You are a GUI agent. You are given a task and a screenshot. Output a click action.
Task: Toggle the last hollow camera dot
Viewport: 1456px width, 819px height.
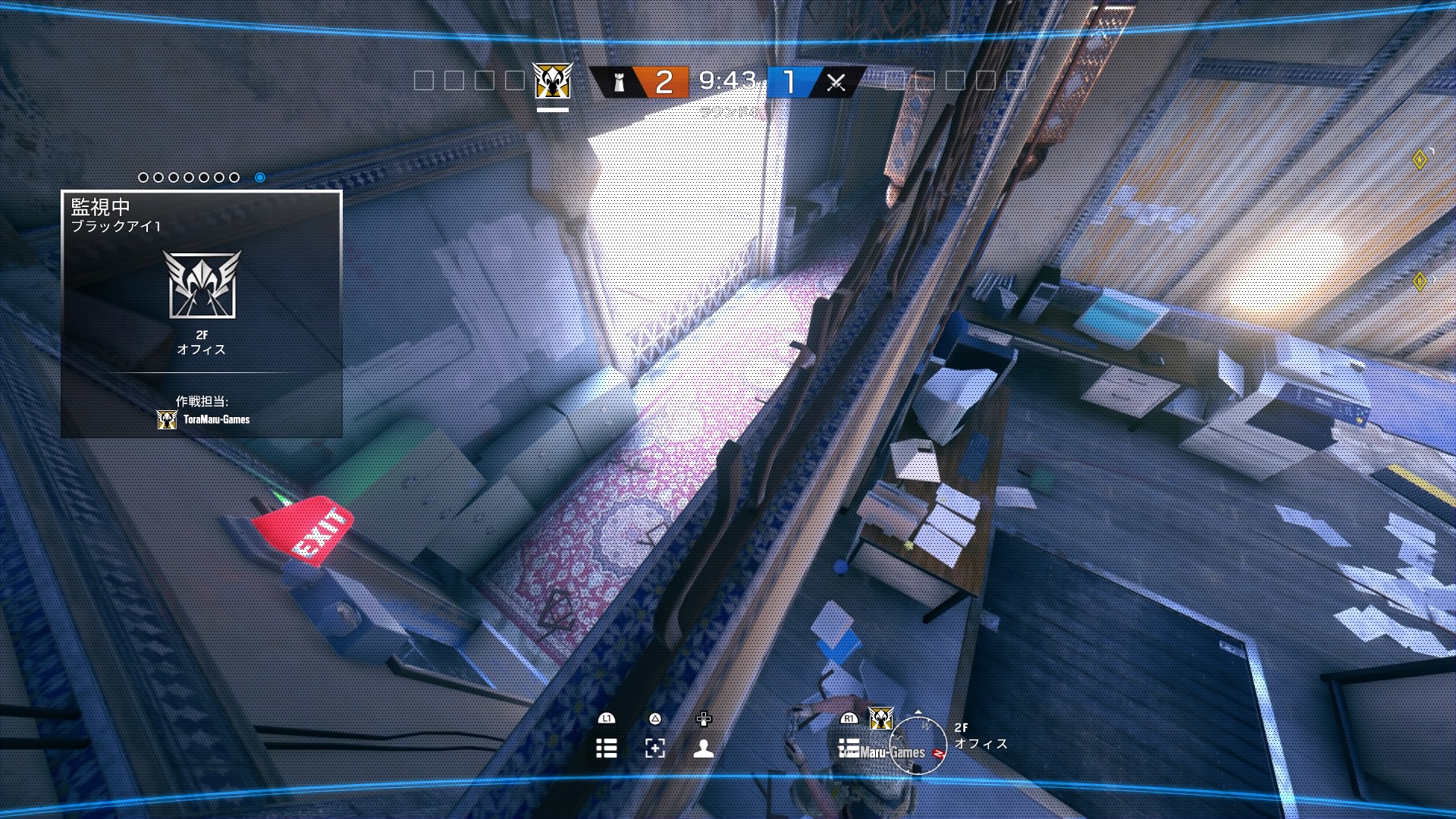tap(234, 177)
